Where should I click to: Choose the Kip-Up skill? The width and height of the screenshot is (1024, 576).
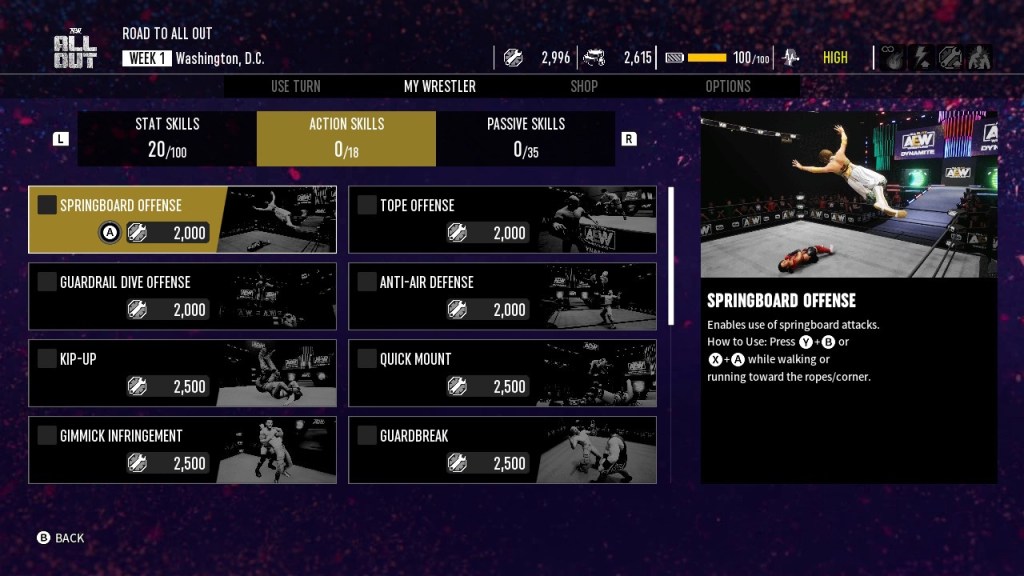point(182,373)
